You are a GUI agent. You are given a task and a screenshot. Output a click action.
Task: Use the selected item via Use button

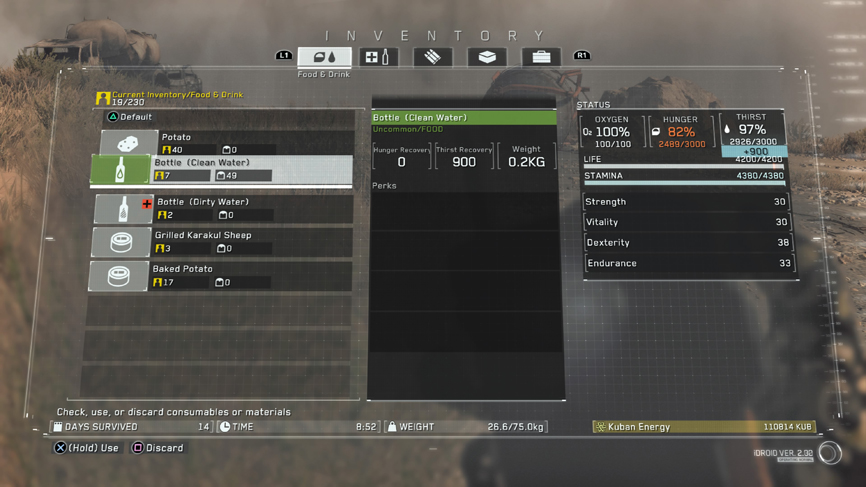[86, 448]
